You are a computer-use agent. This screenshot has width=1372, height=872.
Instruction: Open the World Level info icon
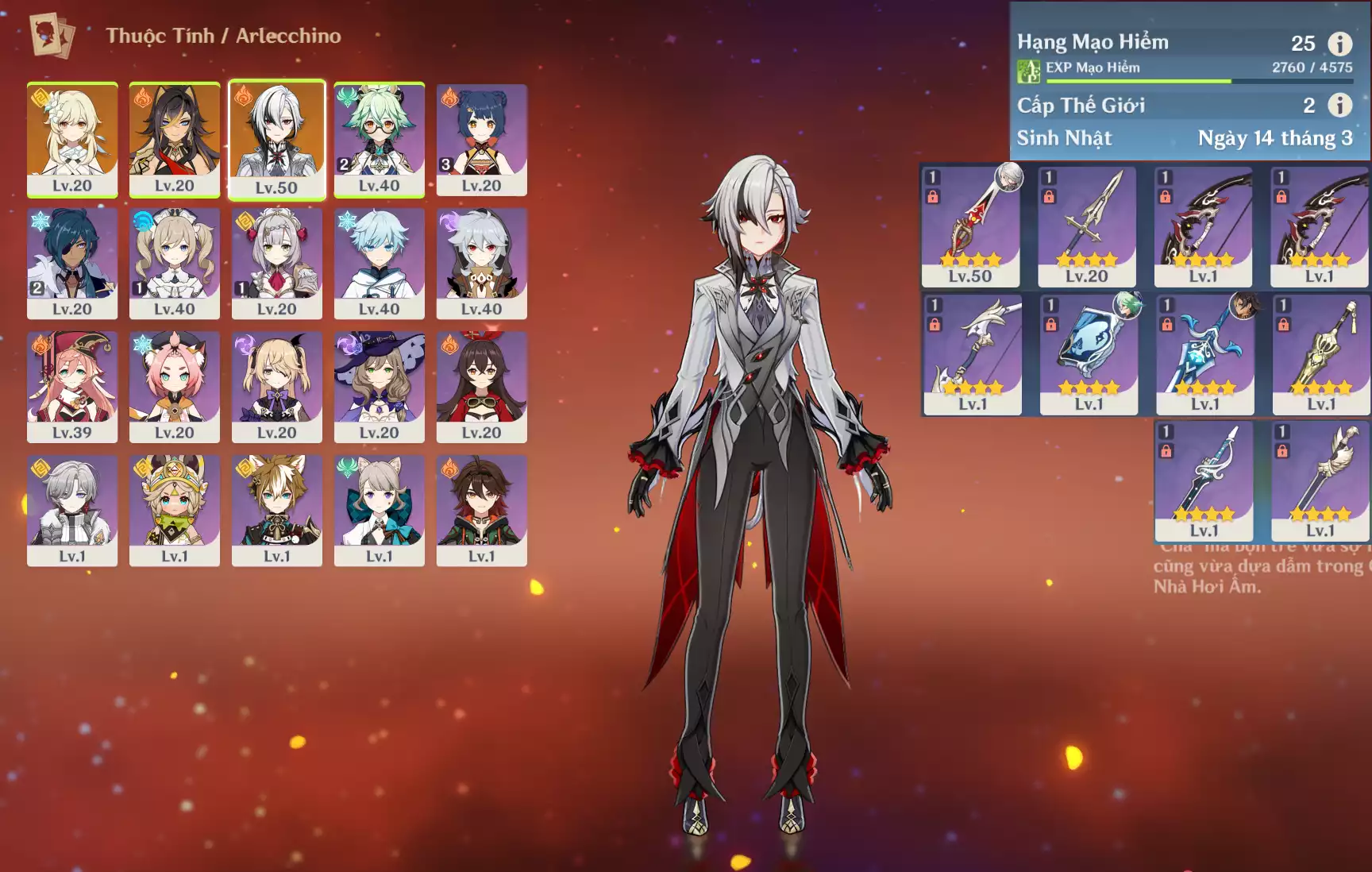[1340, 105]
